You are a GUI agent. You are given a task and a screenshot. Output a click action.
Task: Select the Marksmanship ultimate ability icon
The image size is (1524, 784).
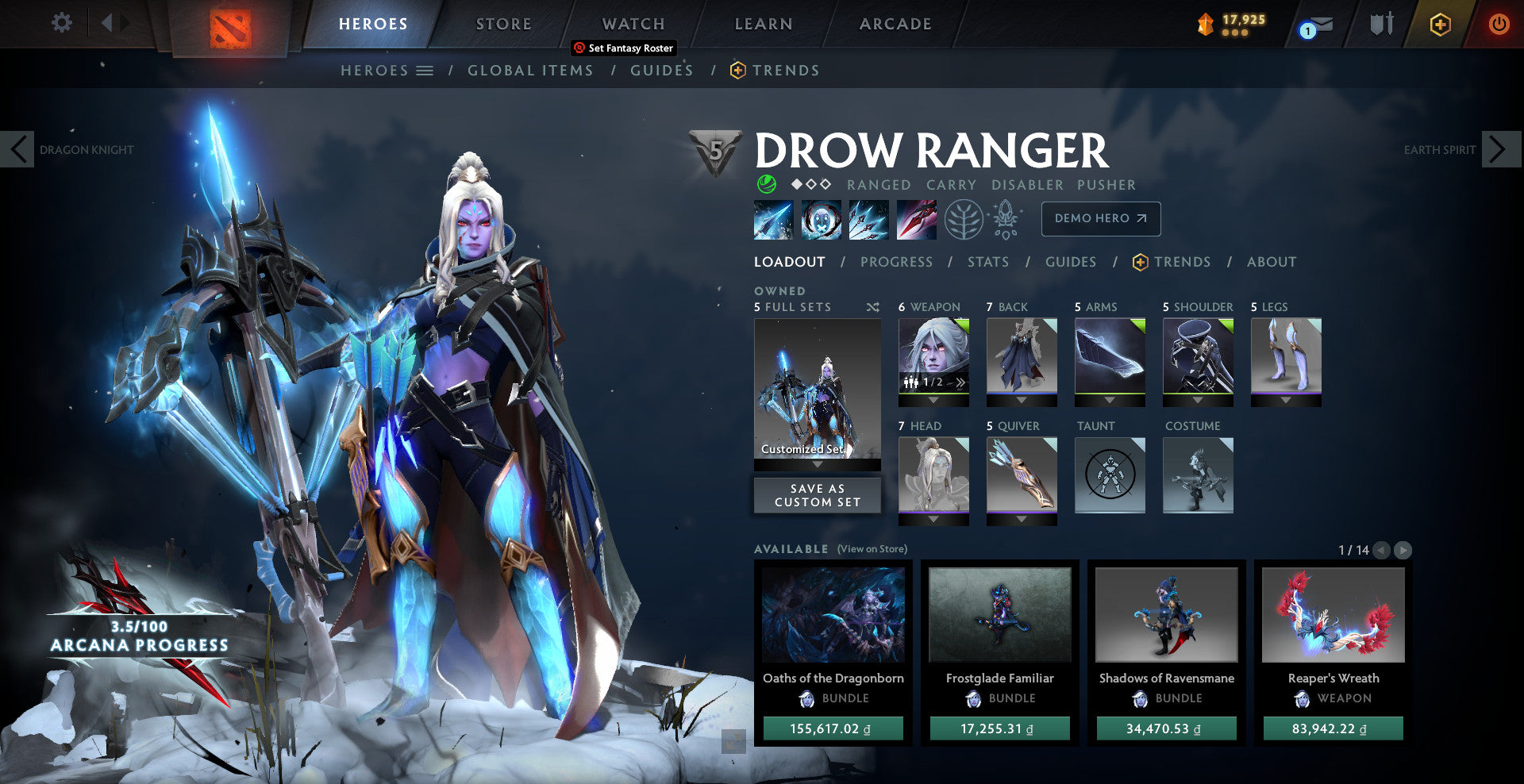tap(915, 220)
